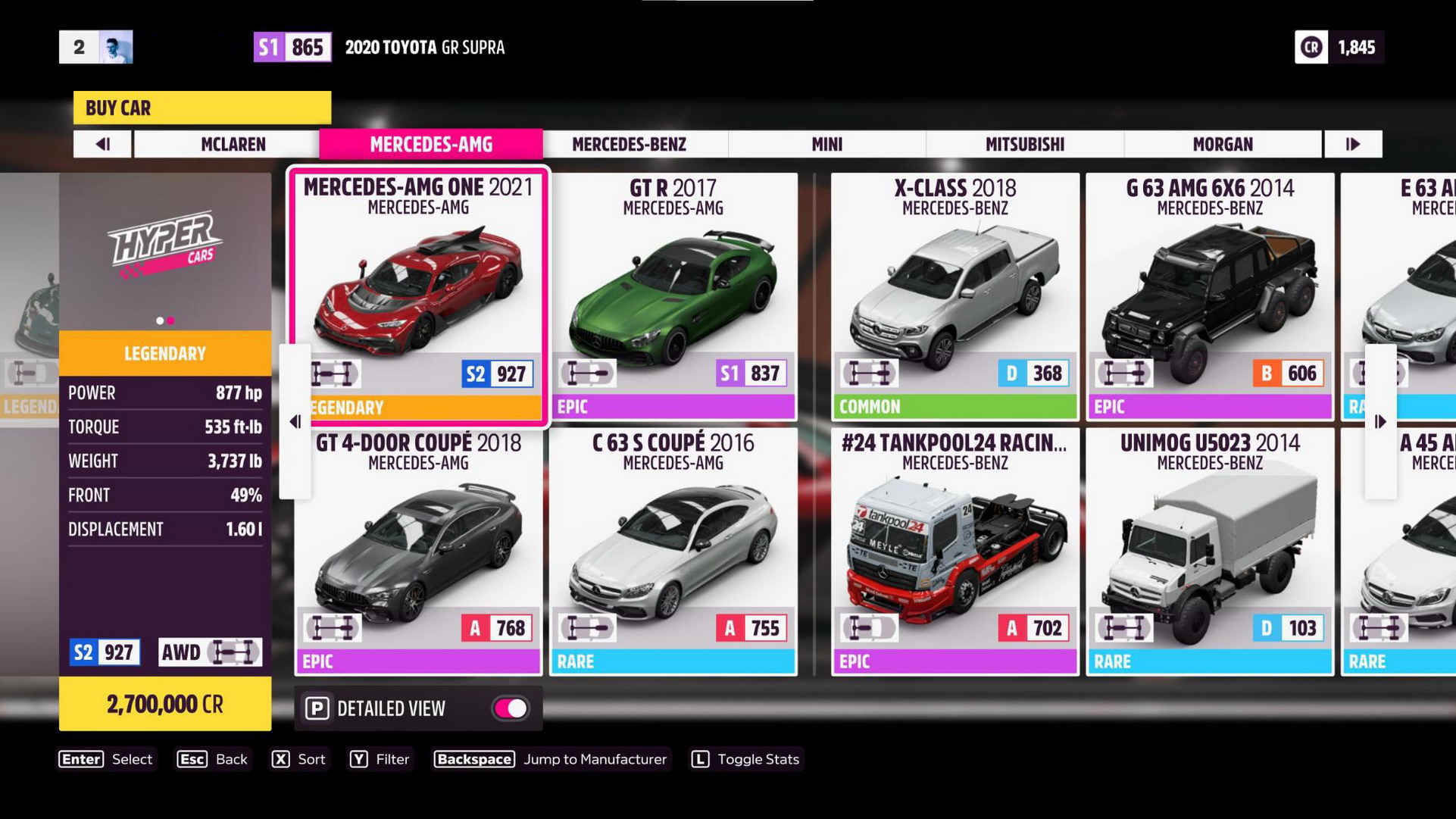Select the C 63 S Coupé 2016 tile
1456x819 pixels.
click(673, 551)
